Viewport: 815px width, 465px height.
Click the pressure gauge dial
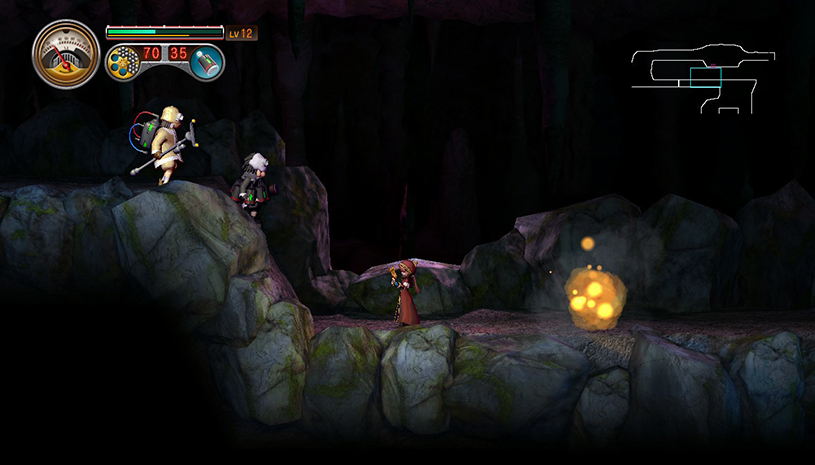click(x=66, y=53)
